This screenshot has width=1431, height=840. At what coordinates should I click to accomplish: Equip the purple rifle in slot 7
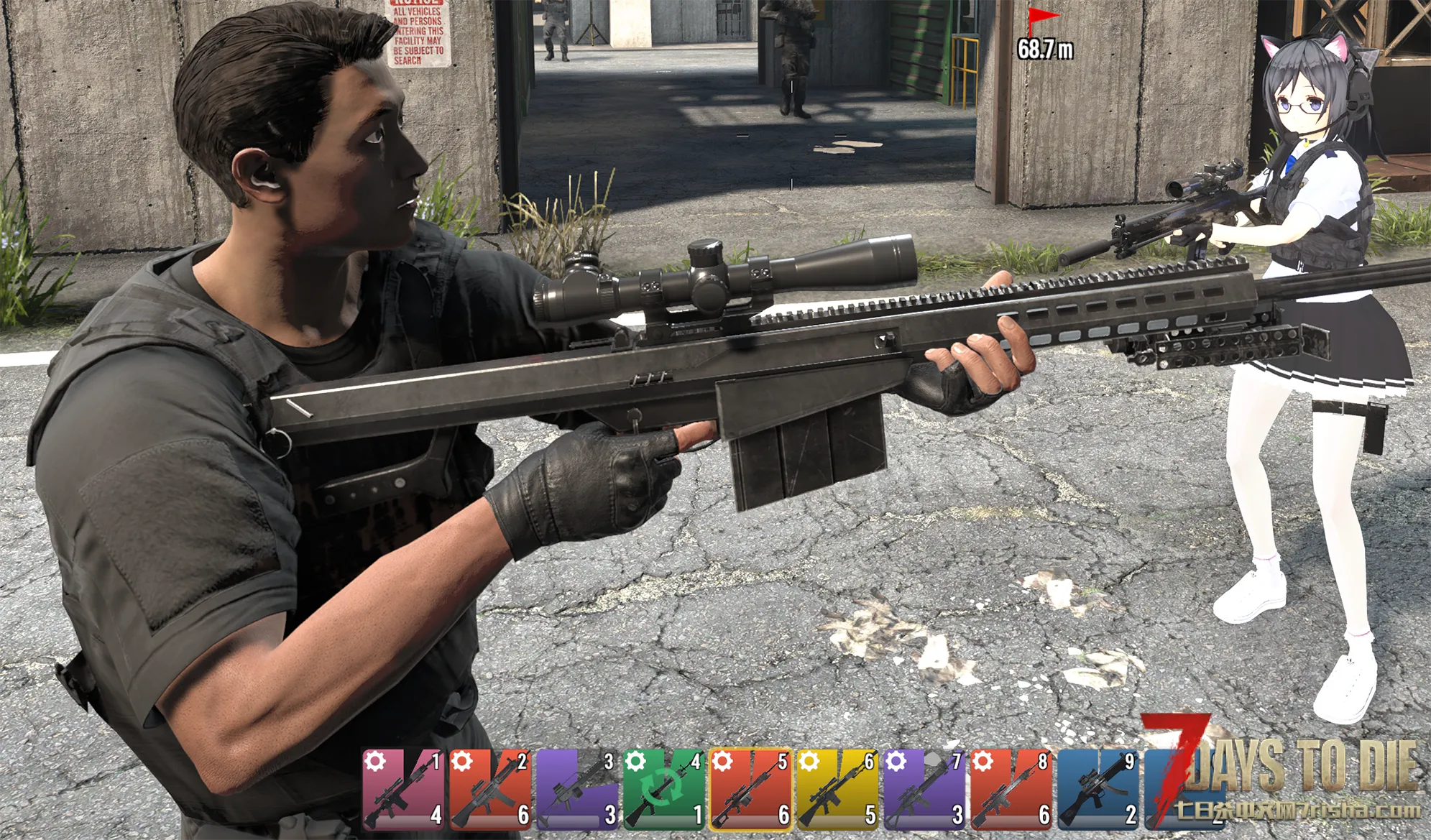click(x=925, y=789)
